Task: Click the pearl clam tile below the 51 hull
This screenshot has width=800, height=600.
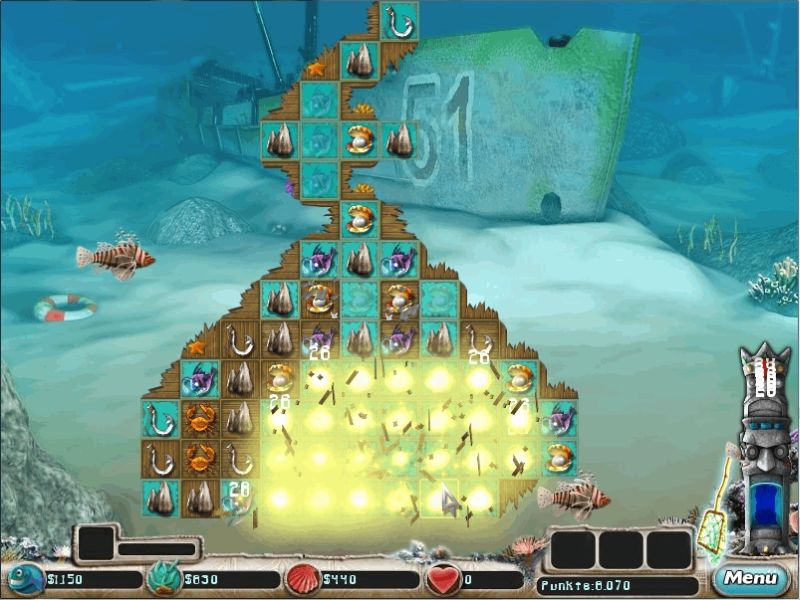Action: pos(359,219)
